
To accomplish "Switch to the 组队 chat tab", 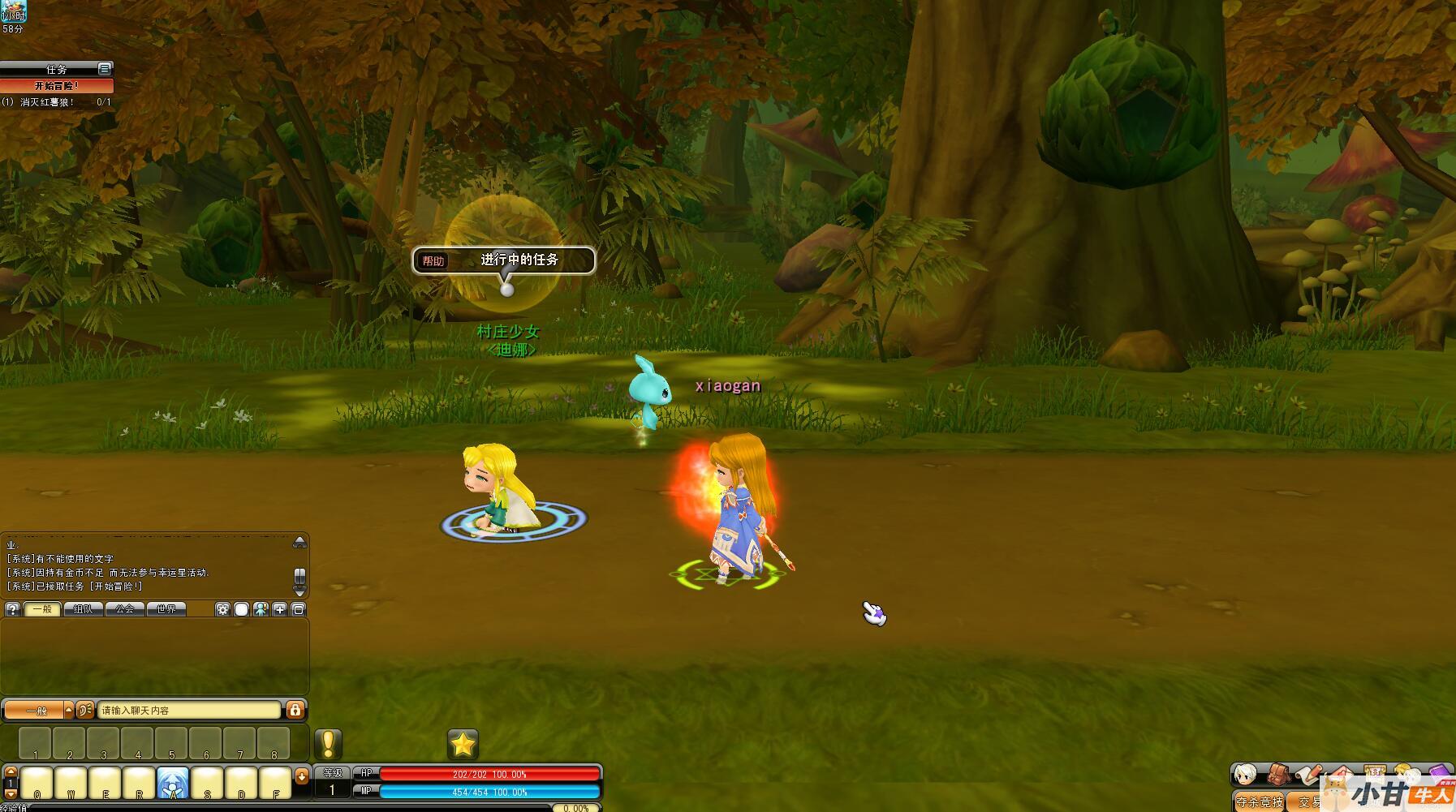I will click(x=84, y=609).
